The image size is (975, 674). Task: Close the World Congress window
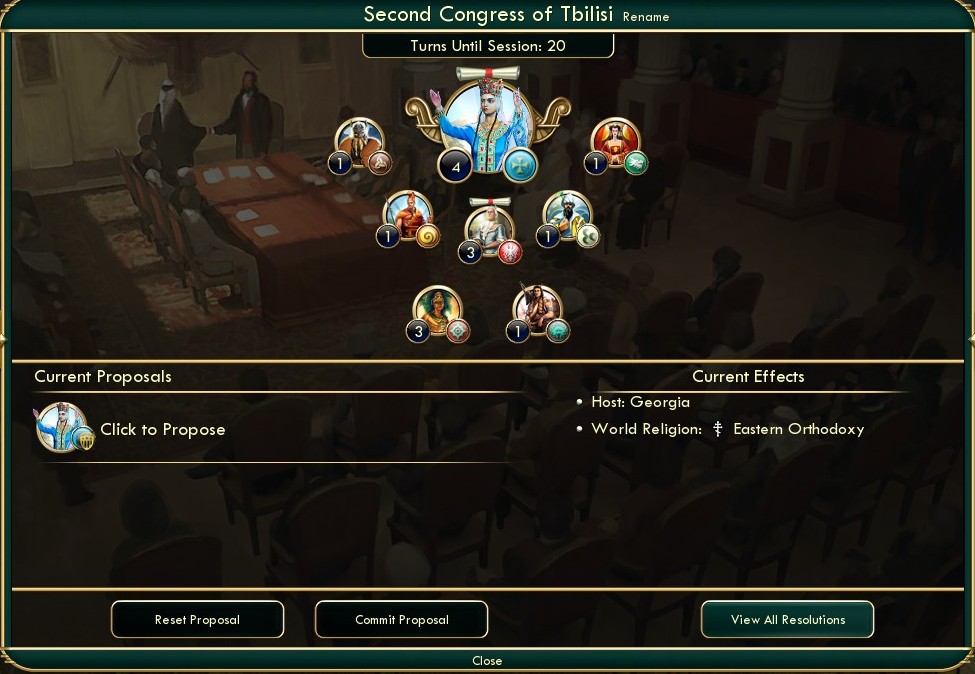coord(487,661)
